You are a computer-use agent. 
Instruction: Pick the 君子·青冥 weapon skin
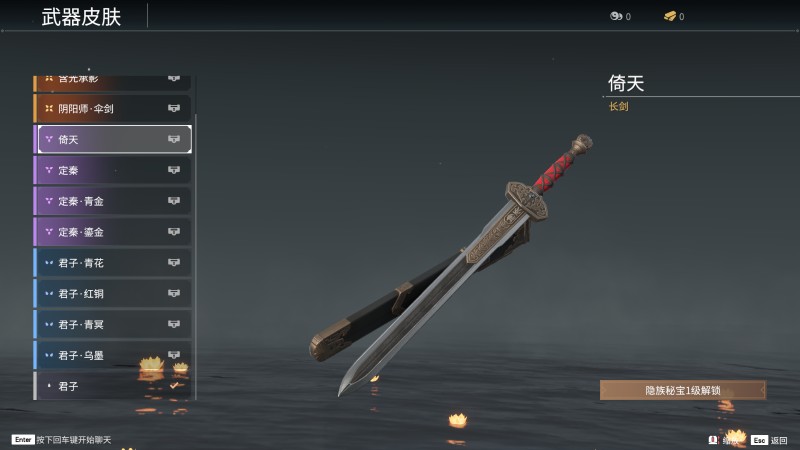click(112, 324)
